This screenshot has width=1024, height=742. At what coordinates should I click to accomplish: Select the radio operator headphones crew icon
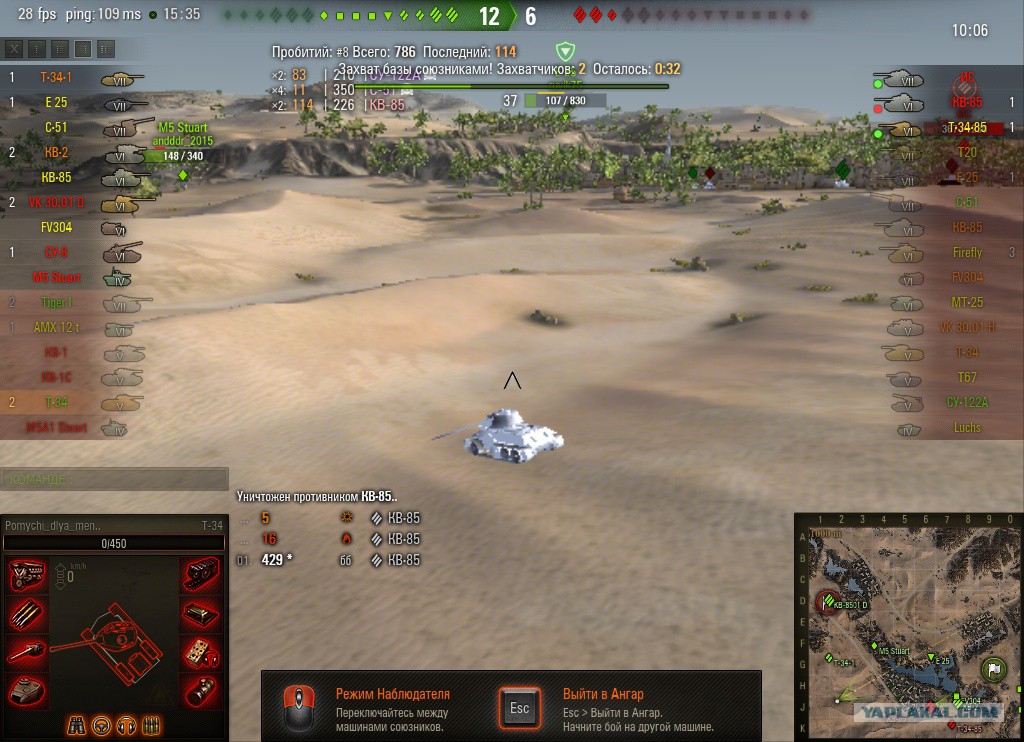point(127,724)
